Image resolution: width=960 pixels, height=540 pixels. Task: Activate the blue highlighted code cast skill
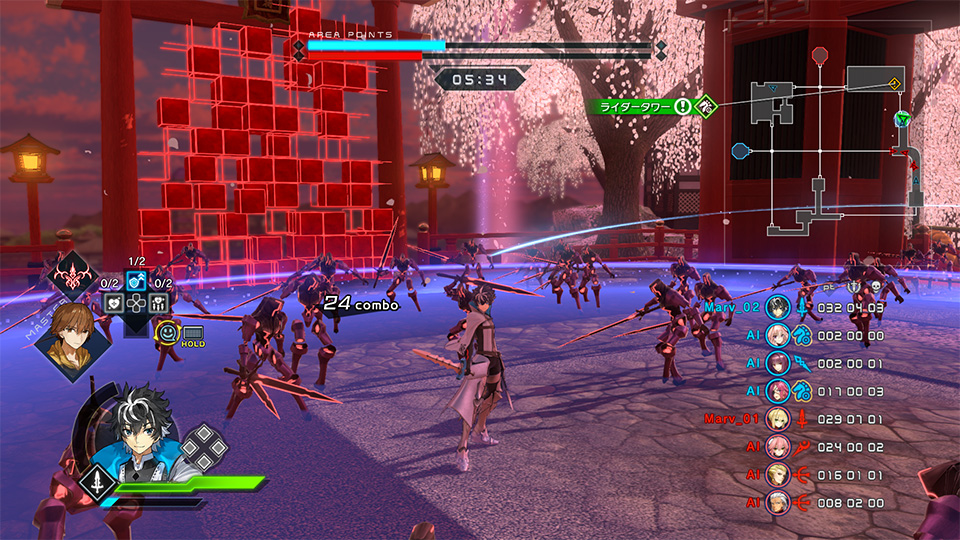[137, 282]
